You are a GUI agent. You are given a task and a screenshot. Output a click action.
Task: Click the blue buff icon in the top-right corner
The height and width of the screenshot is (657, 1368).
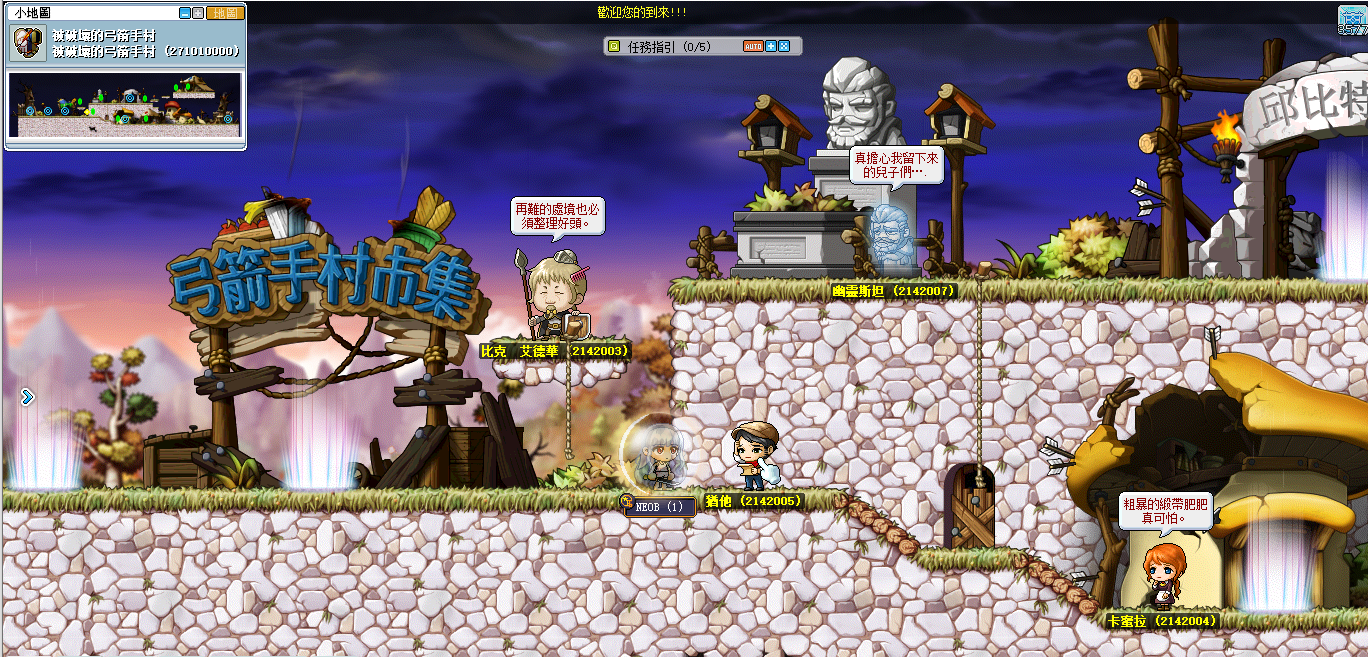coord(1352,18)
